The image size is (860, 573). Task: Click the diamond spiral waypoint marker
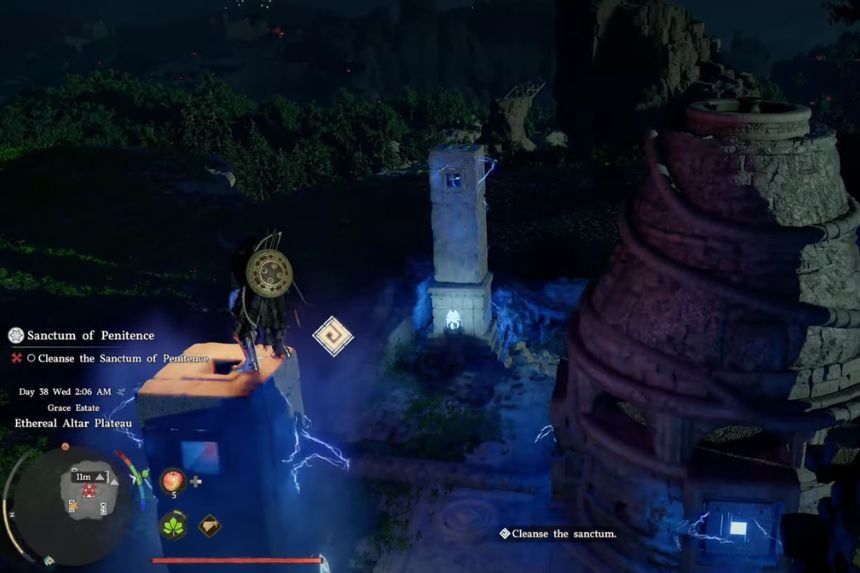tap(332, 336)
